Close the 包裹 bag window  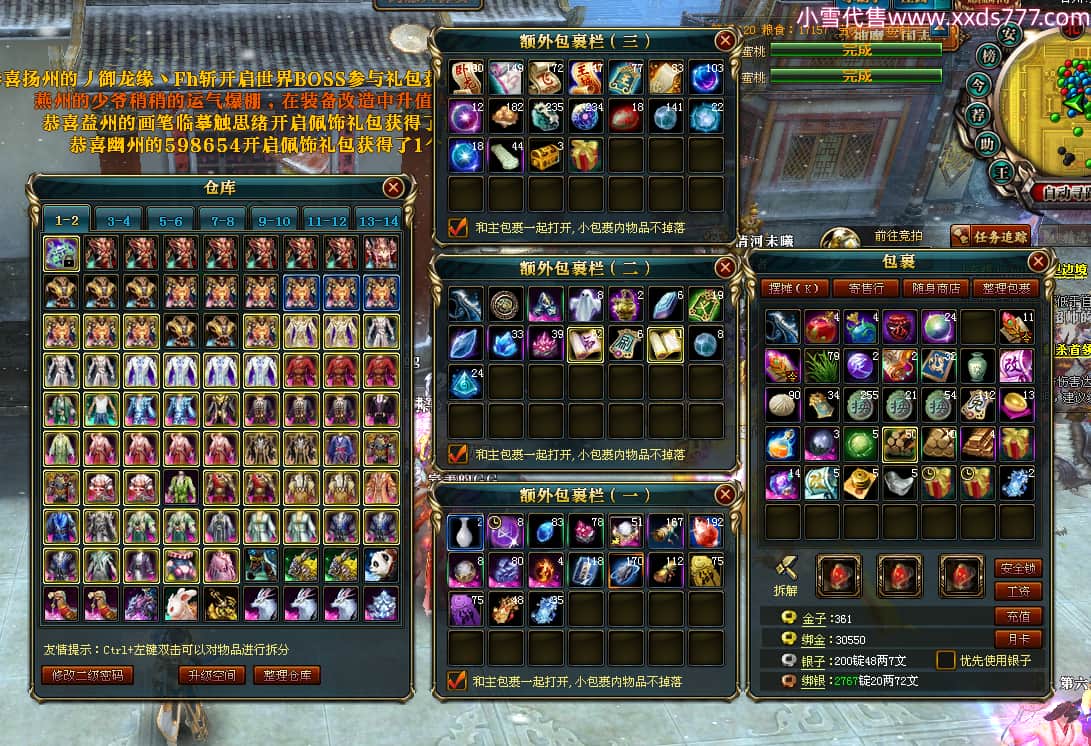pos(1038,262)
